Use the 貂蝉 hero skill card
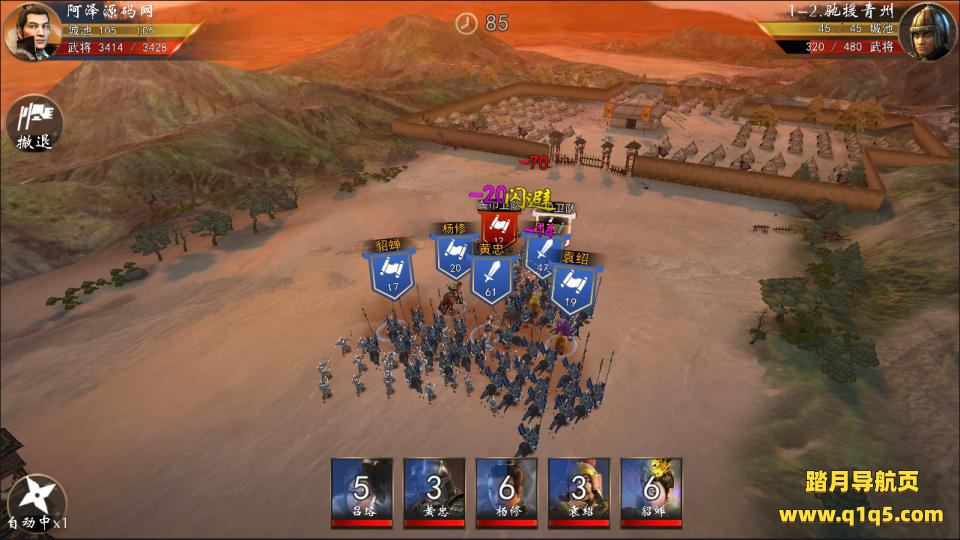The image size is (960, 540). pyautogui.click(x=650, y=492)
